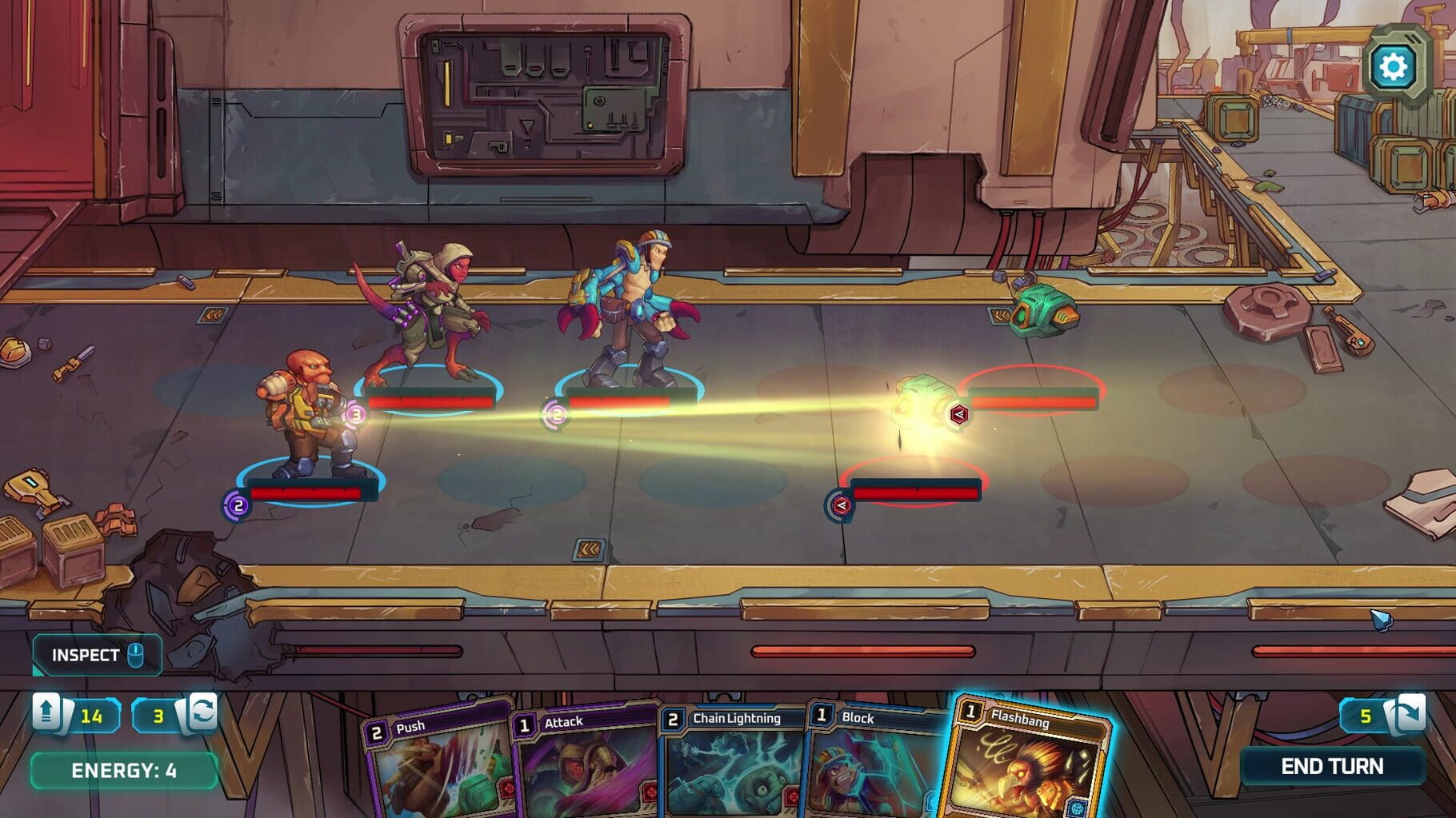Image resolution: width=1456 pixels, height=818 pixels.
Task: Click the mouse icon on the Inspect indicator
Action: click(138, 654)
